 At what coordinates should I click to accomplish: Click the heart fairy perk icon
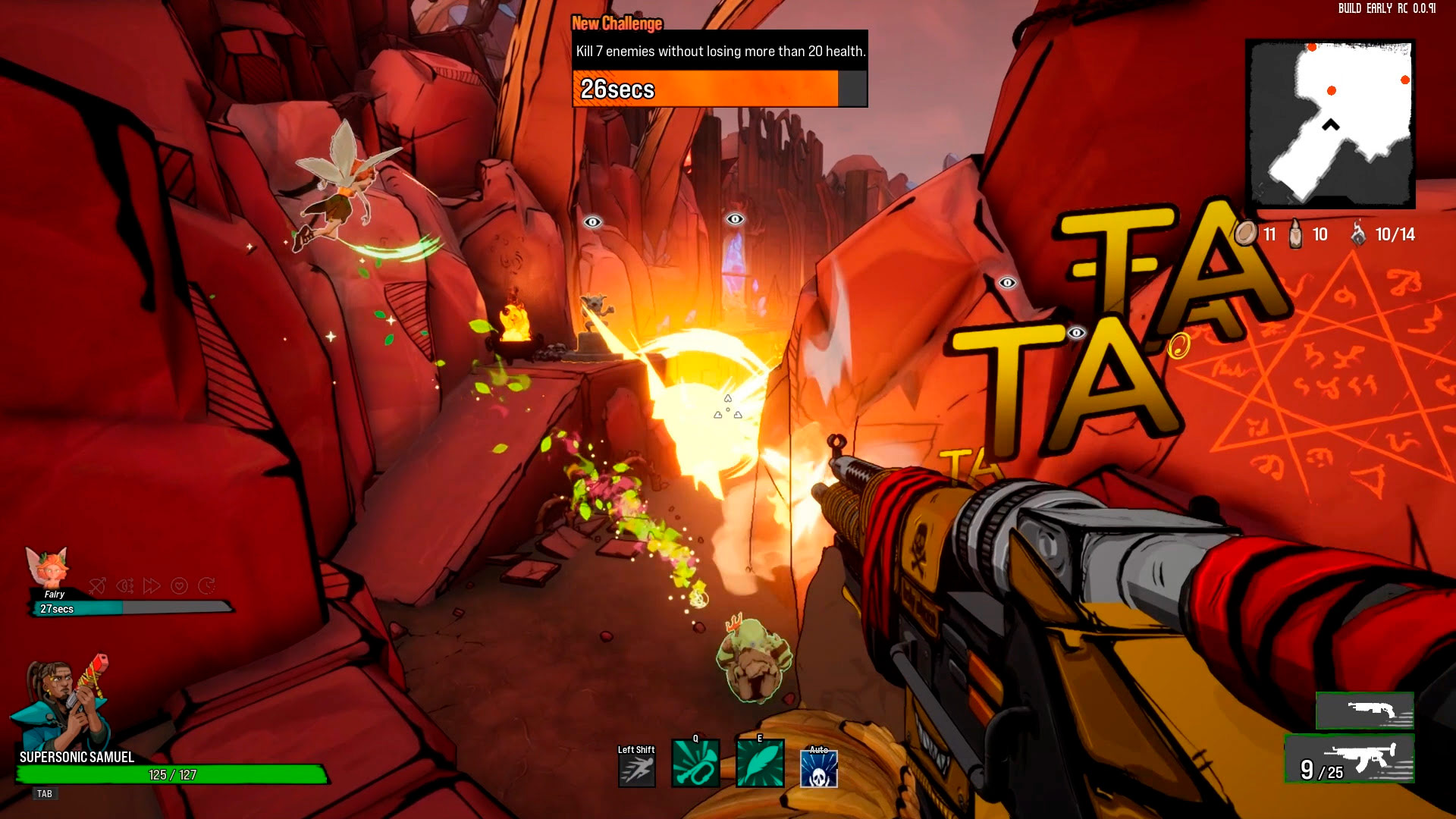179,585
